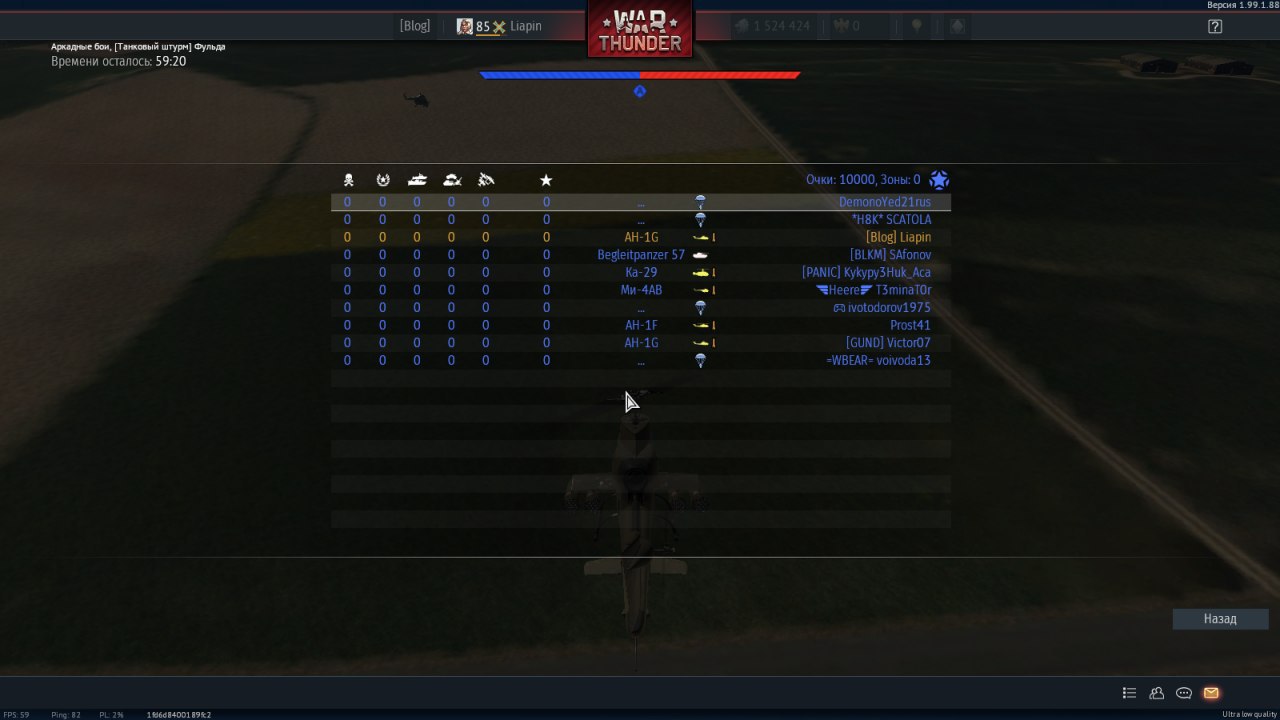Select player =WBEAR= voivoda13
Image resolution: width=1280 pixels, height=720 pixels.
(878, 360)
